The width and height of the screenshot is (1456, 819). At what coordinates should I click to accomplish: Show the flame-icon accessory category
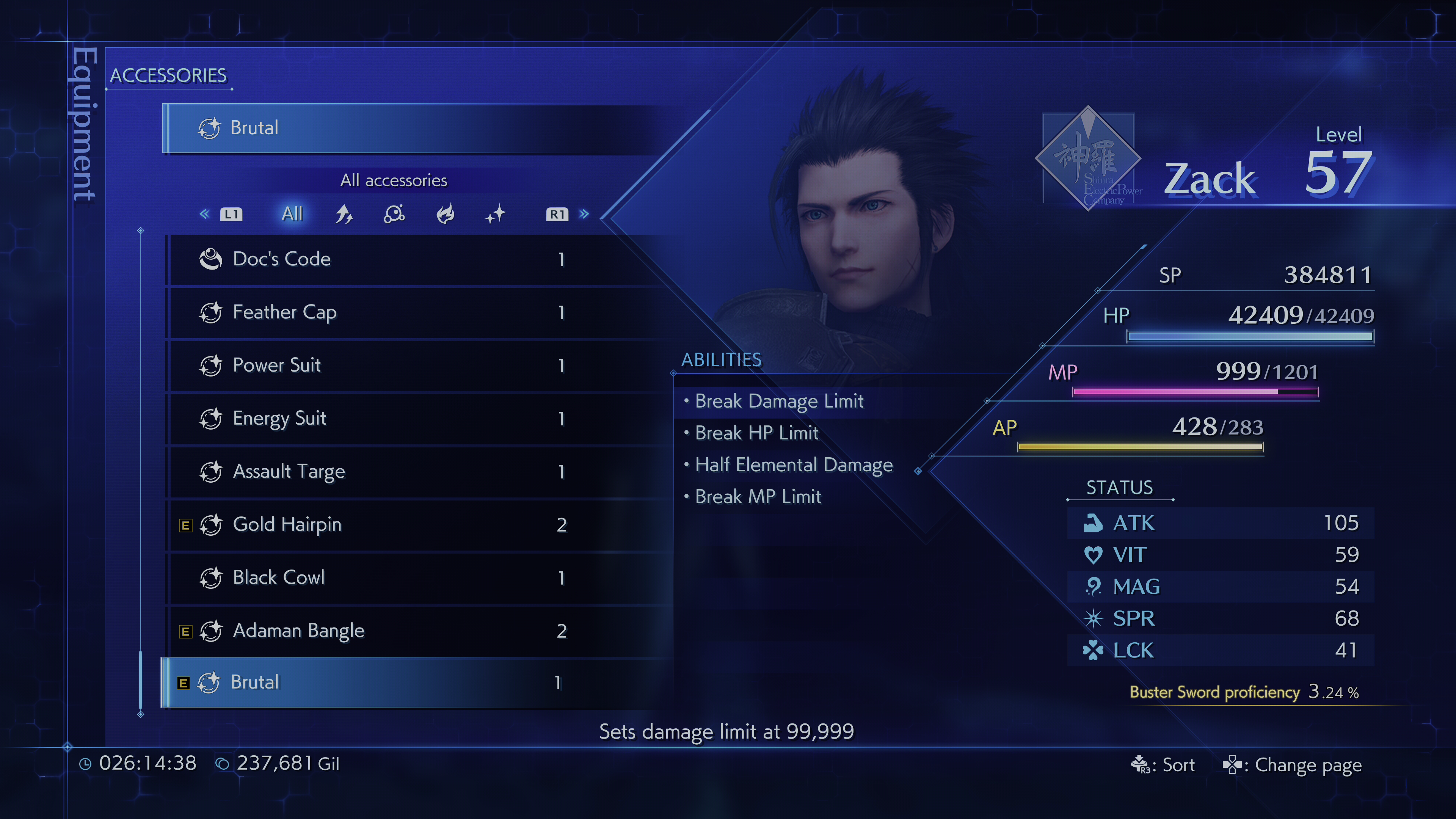(446, 214)
